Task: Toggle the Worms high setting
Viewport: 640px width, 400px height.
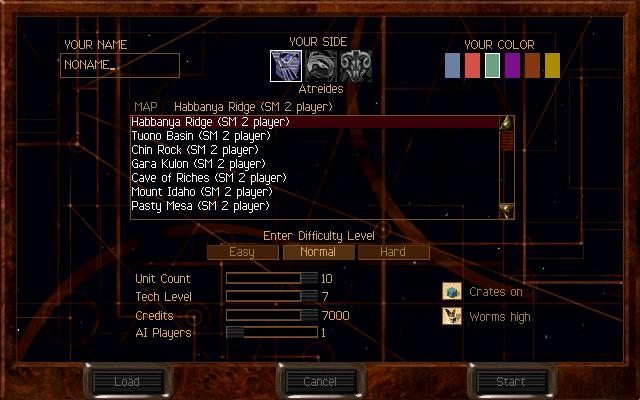Action: 452,316
